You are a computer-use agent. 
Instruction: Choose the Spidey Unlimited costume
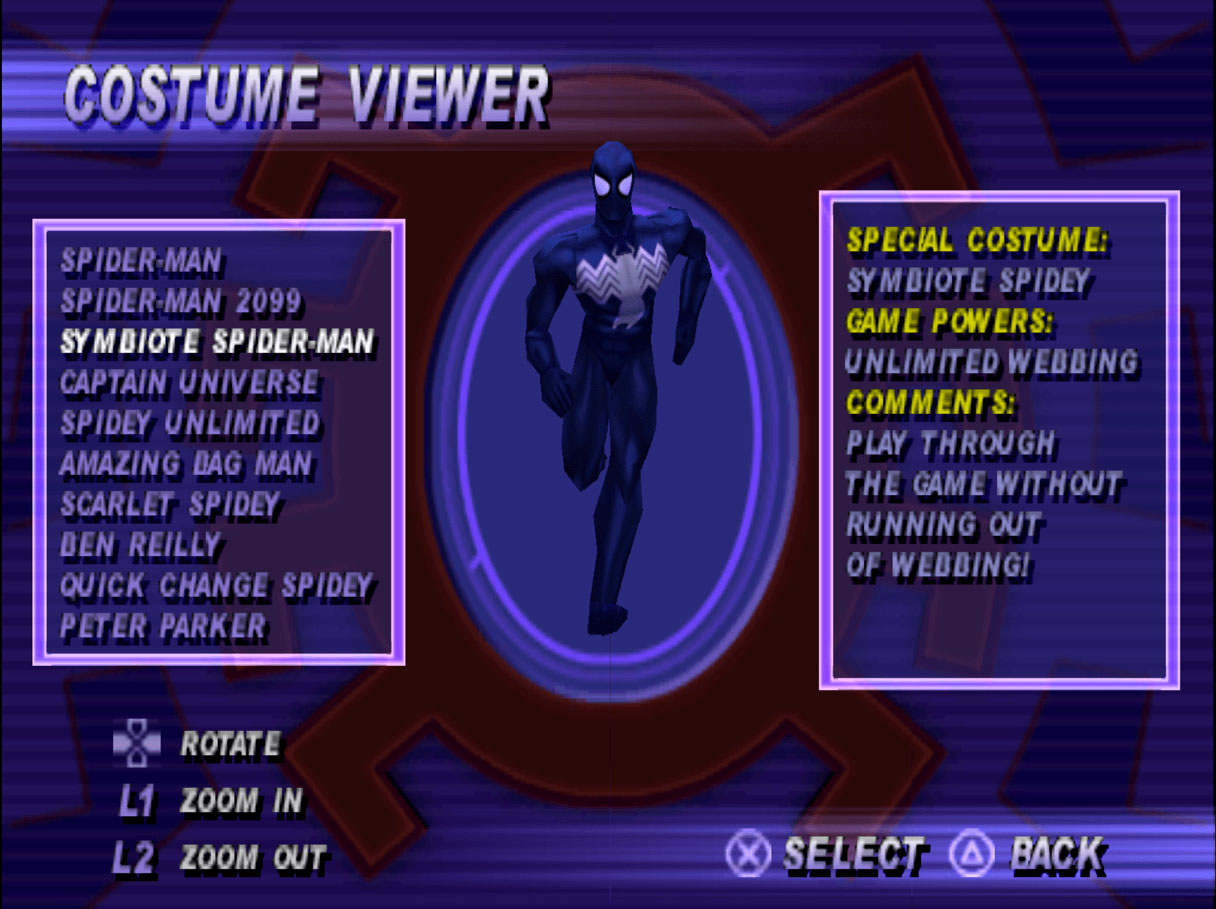(190, 423)
